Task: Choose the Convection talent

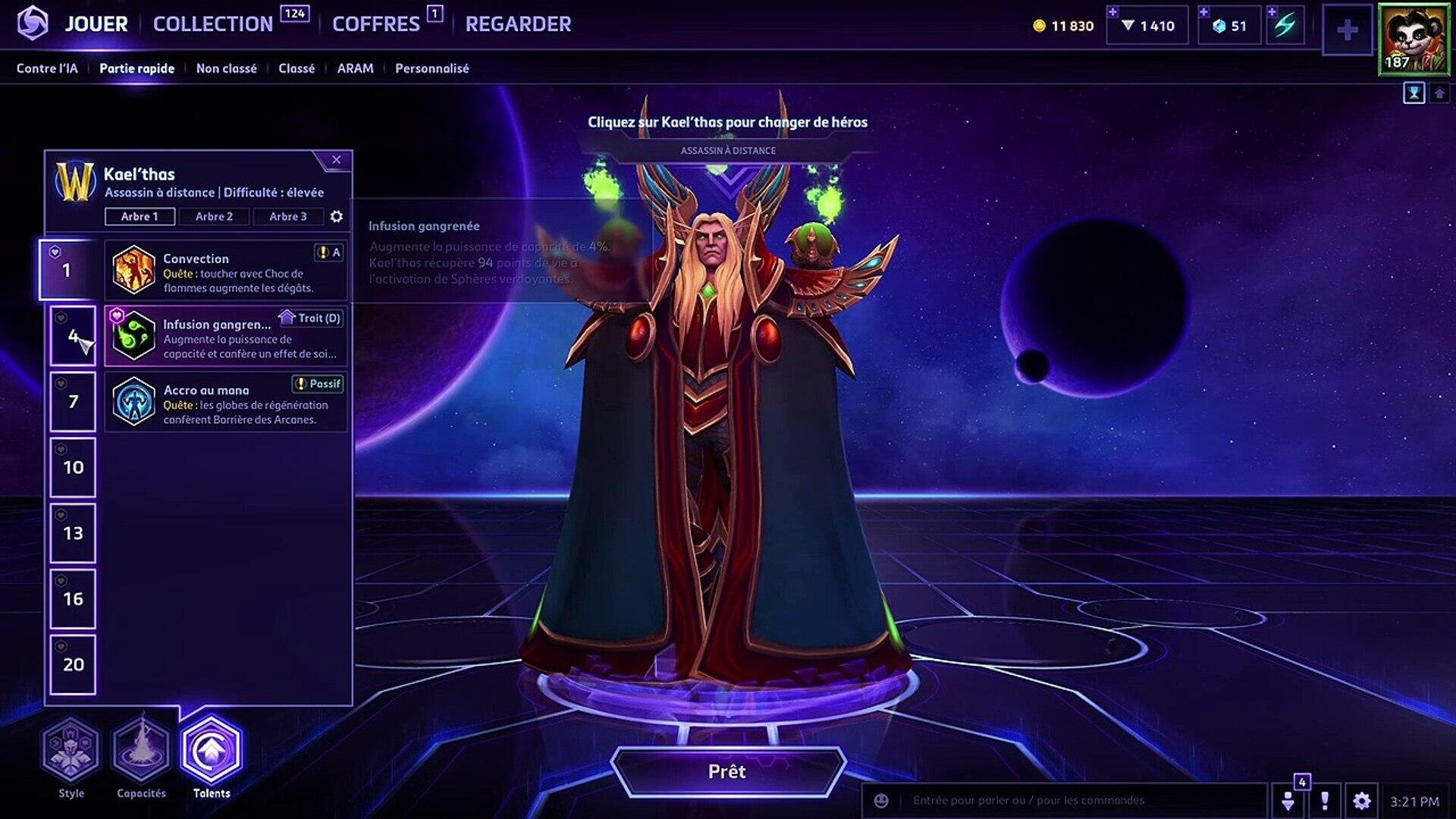Action: pos(226,270)
